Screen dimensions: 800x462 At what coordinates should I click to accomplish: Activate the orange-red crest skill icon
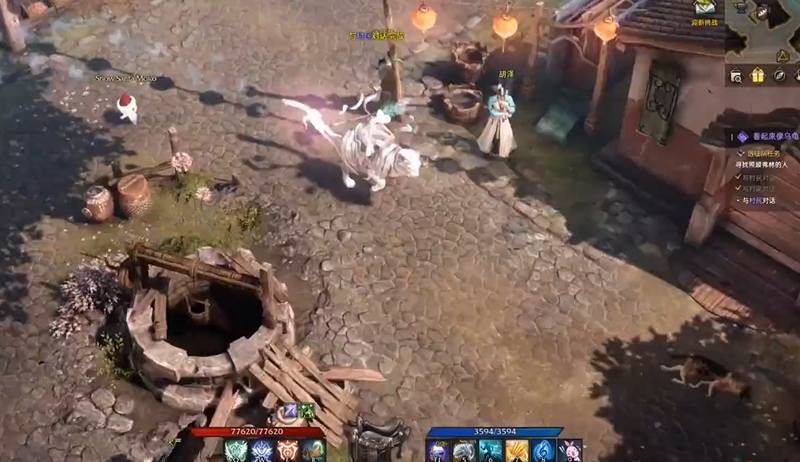tap(288, 451)
